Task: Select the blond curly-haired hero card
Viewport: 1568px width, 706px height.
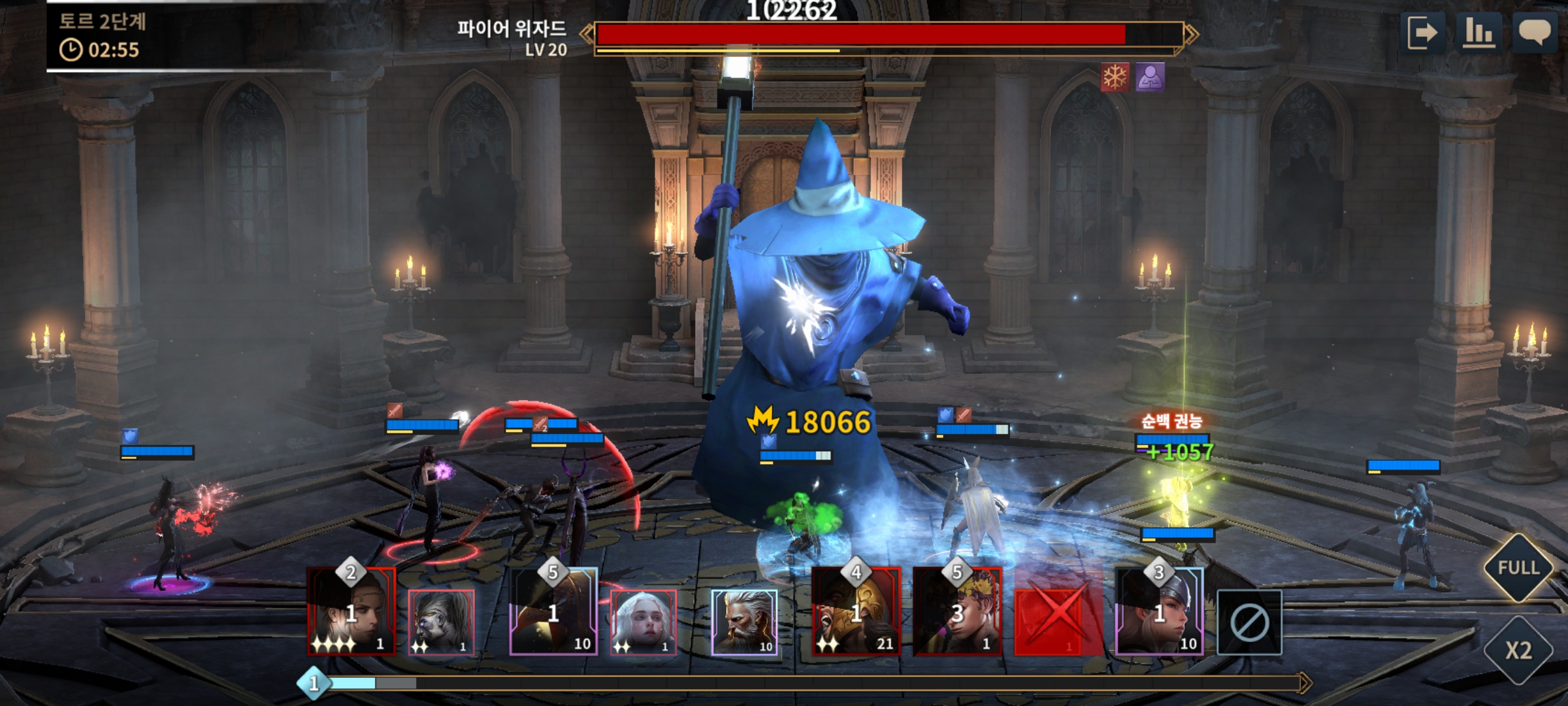Action: (957, 611)
